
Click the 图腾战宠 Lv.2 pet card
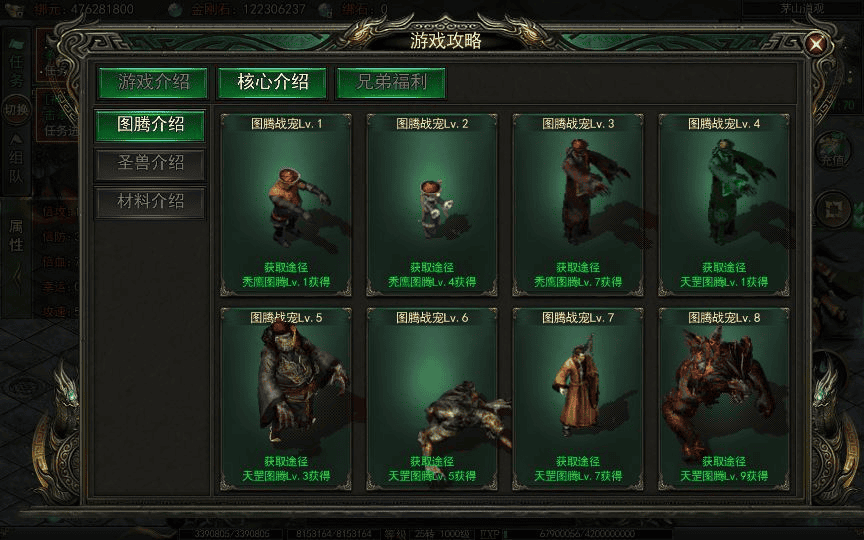[432, 203]
